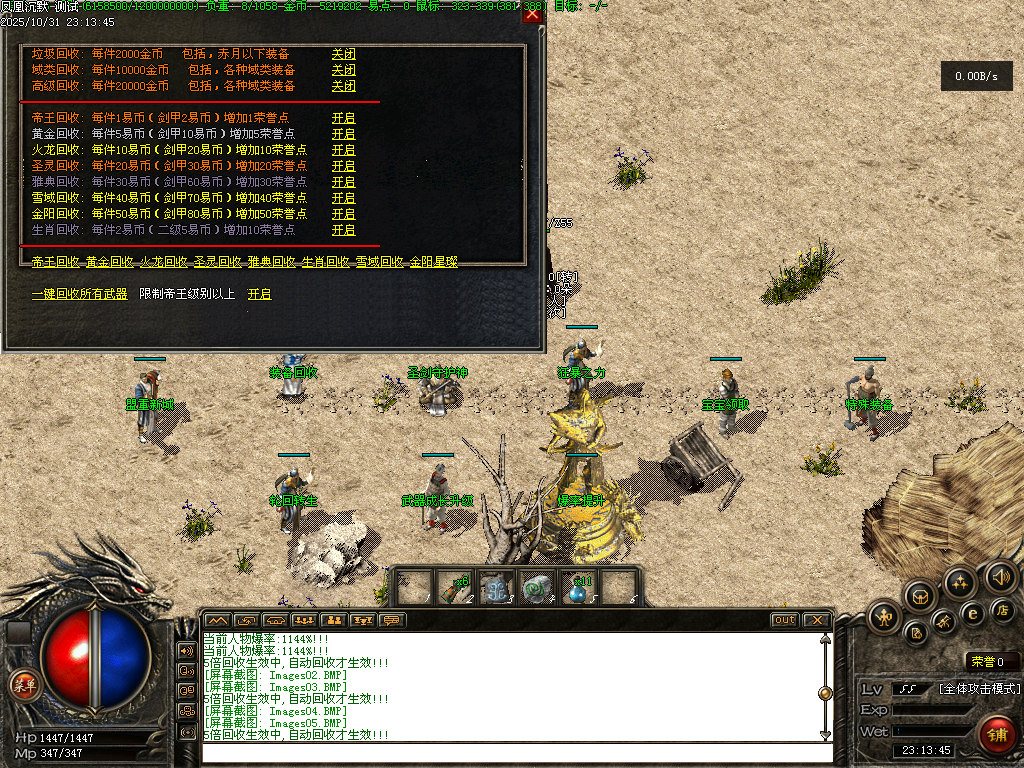This screenshot has height=768, width=1024.
Task: Open the 黄金回收 link in the bottom row
Action: pyautogui.click(x=109, y=262)
